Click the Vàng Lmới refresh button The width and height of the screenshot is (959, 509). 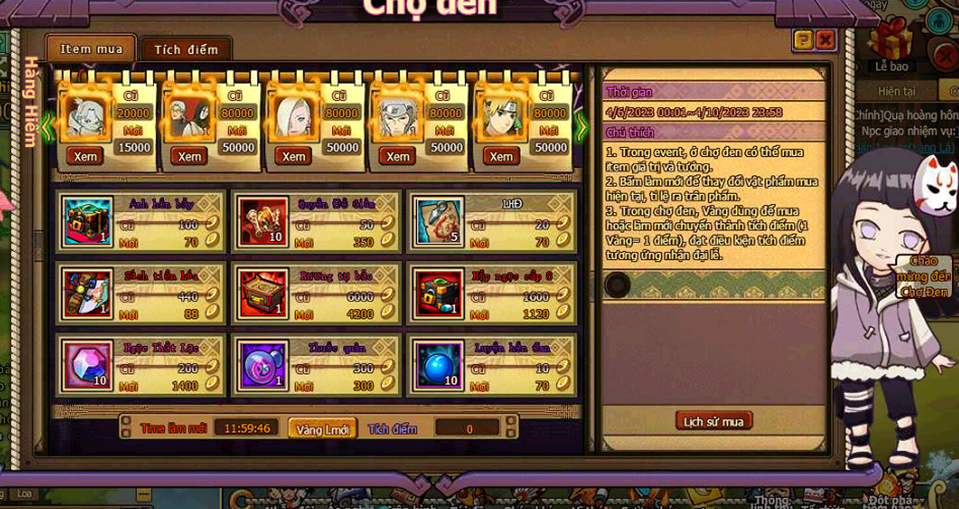point(322,428)
